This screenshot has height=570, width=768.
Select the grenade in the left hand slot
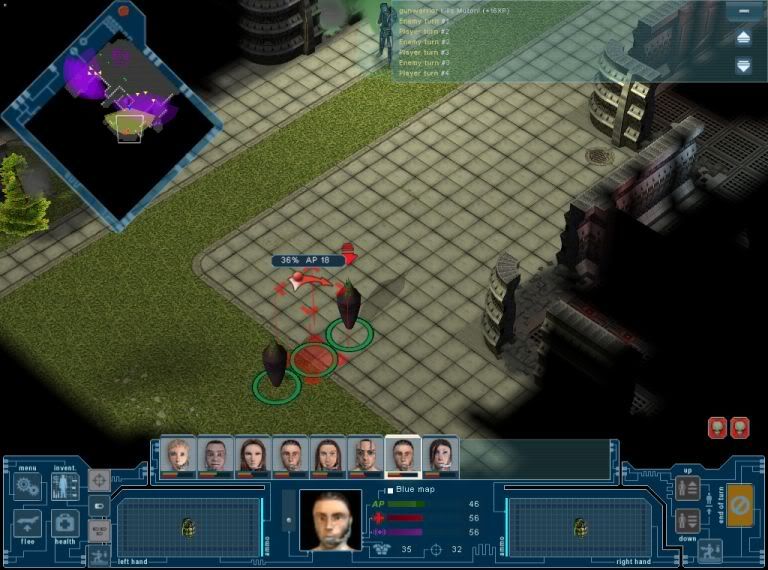click(188, 527)
